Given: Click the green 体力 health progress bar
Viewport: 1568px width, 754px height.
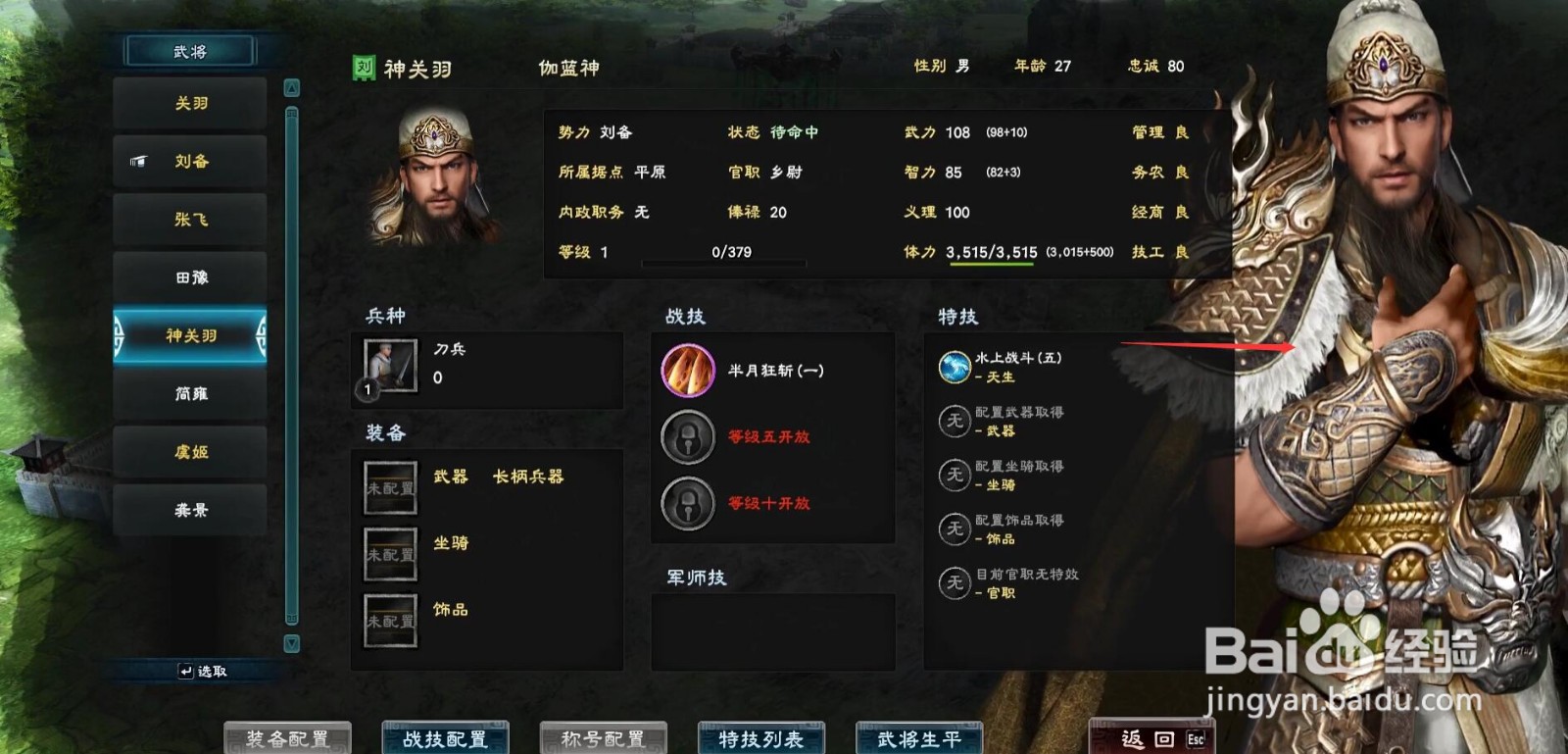Looking at the screenshot, I should point(993,264).
